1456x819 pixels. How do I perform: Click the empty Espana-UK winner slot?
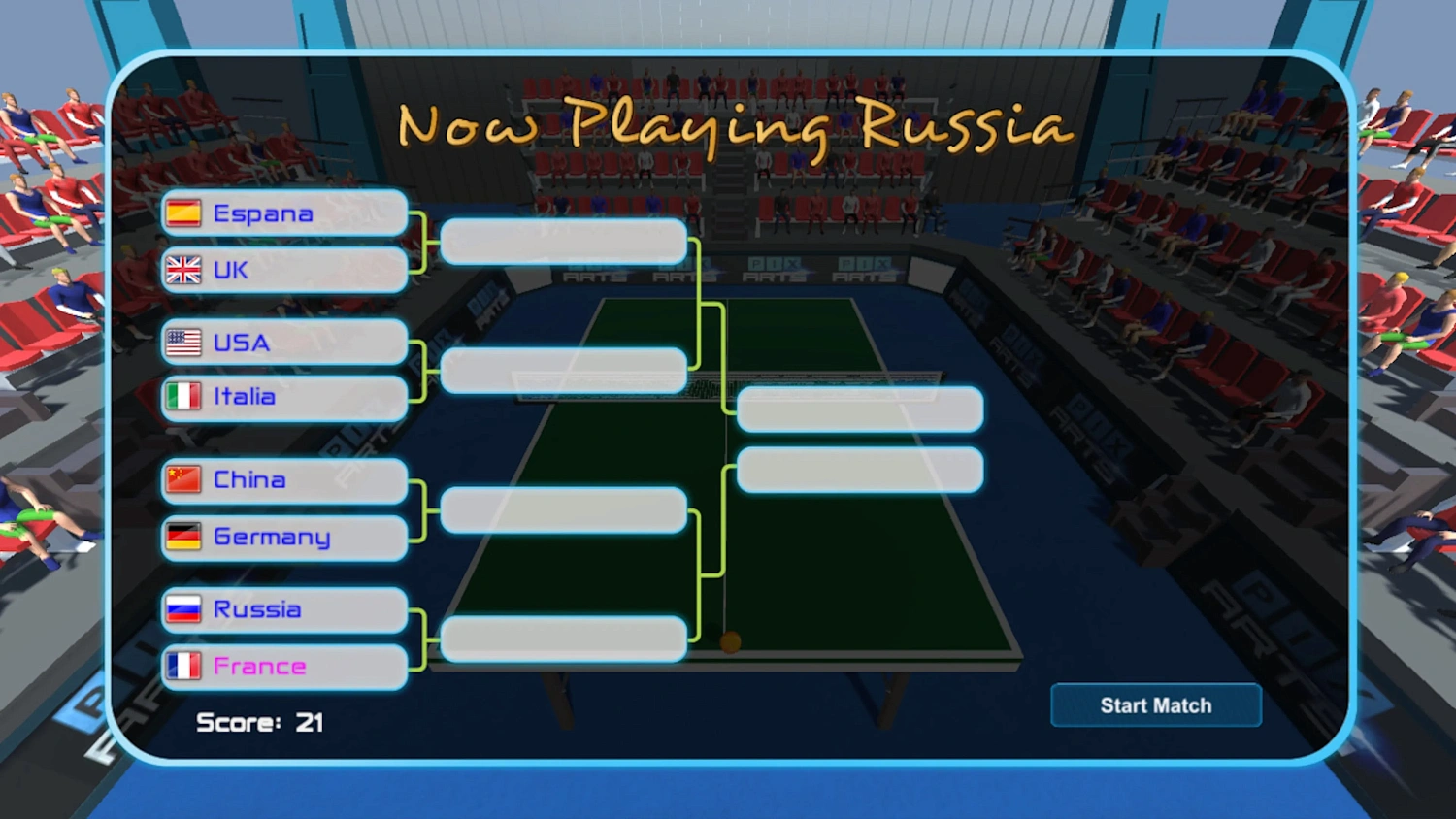point(563,242)
